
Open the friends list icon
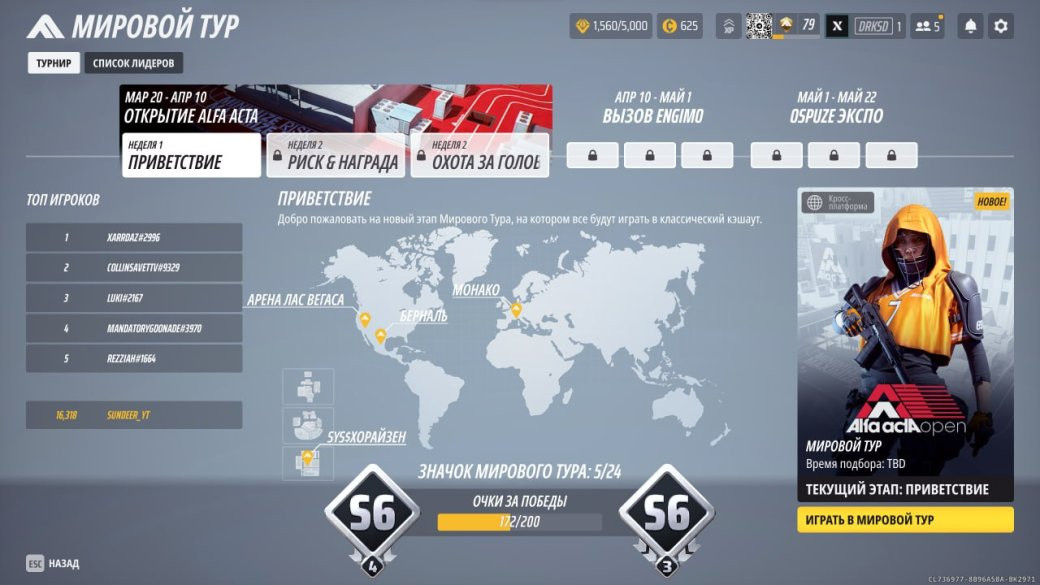(x=928, y=27)
